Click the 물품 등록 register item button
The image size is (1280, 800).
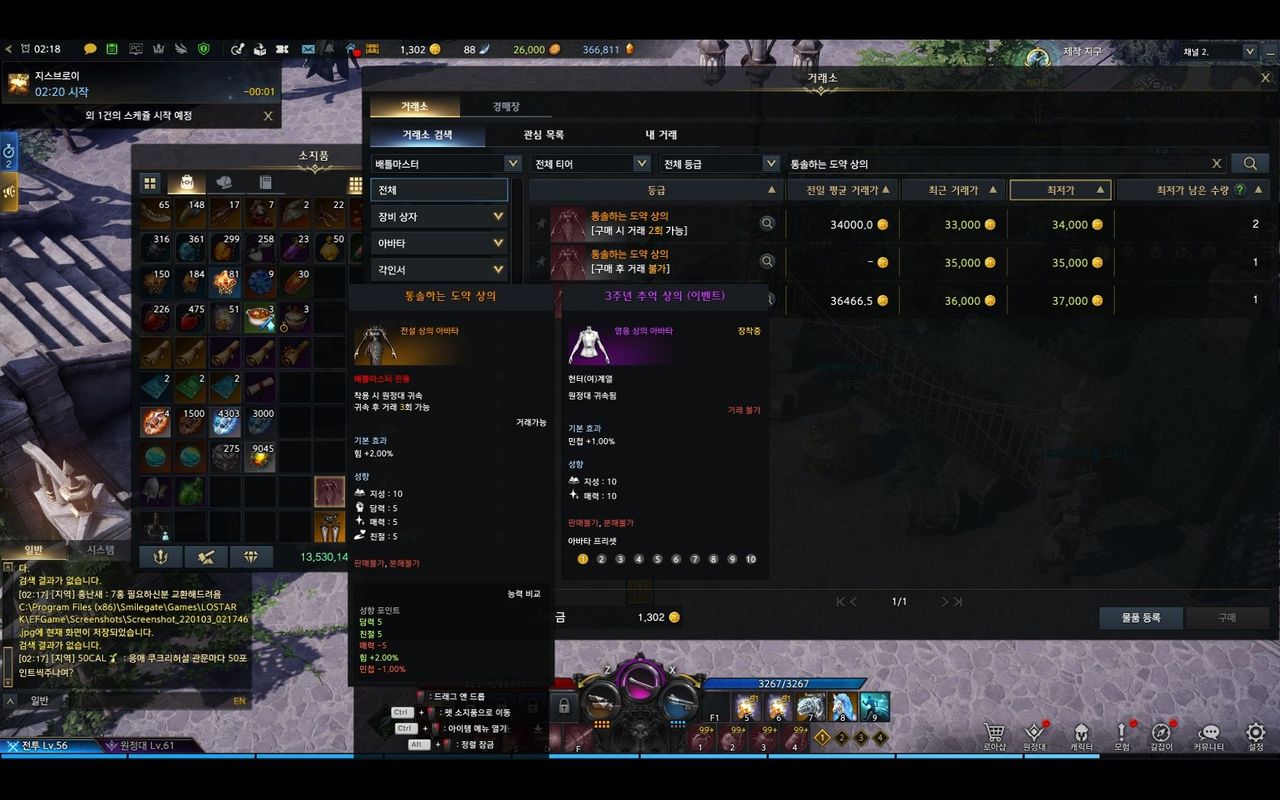click(1140, 618)
